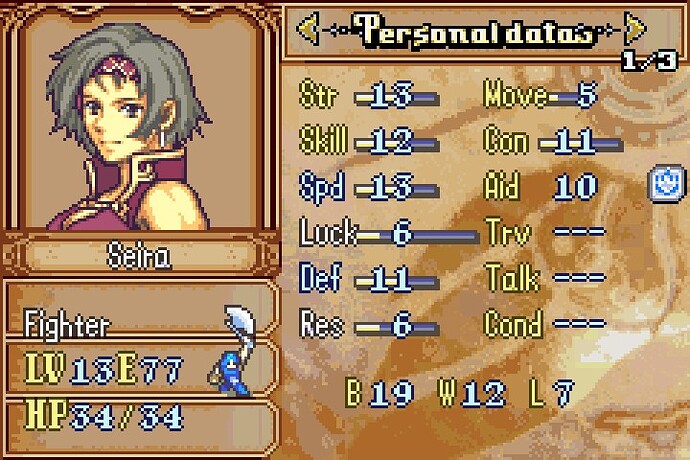Click the left arrow beside Personal data
This screenshot has height=460, width=690.
tap(310, 31)
